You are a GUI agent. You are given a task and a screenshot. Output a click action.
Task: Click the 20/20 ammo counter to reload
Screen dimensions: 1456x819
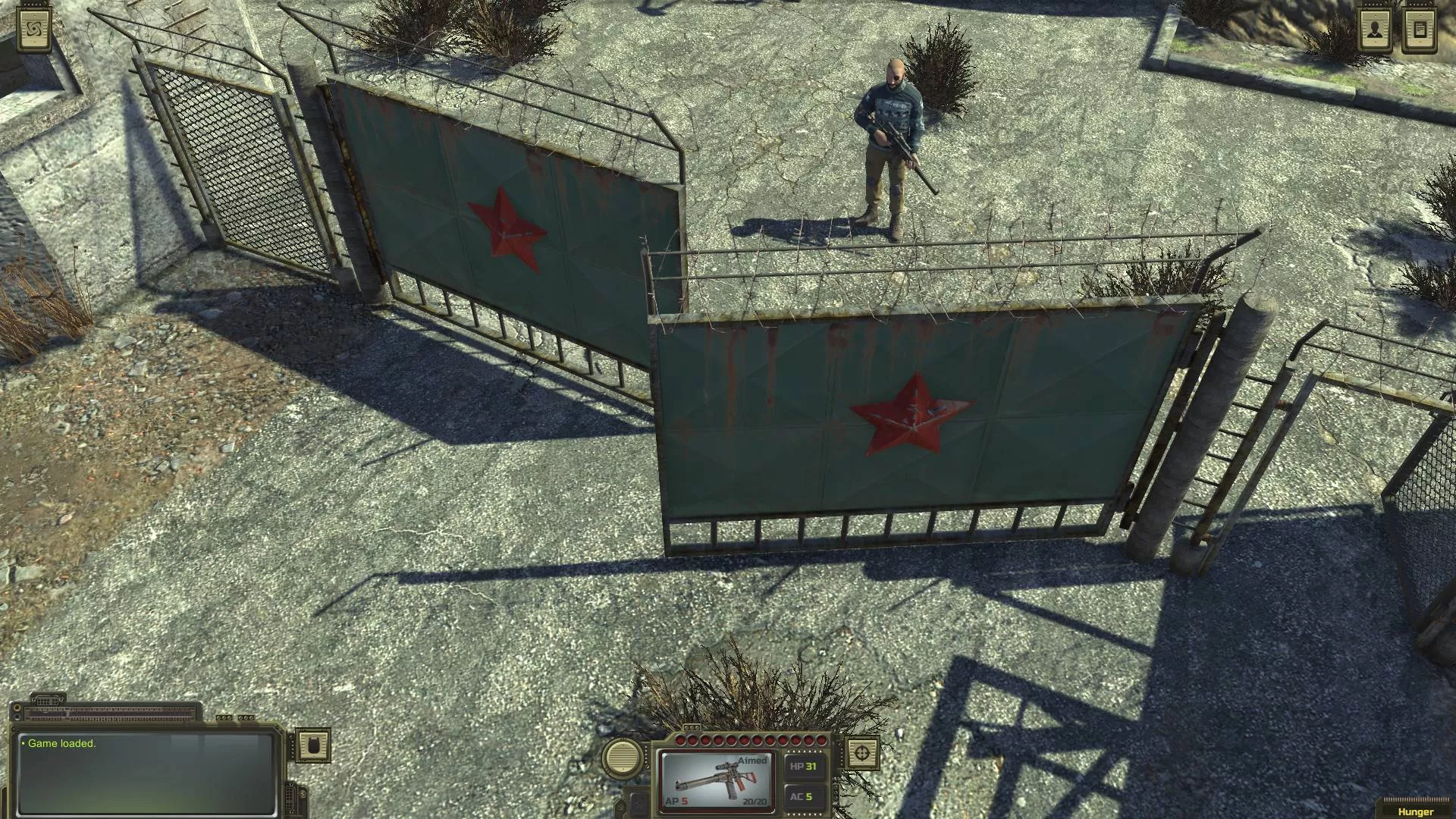(755, 802)
